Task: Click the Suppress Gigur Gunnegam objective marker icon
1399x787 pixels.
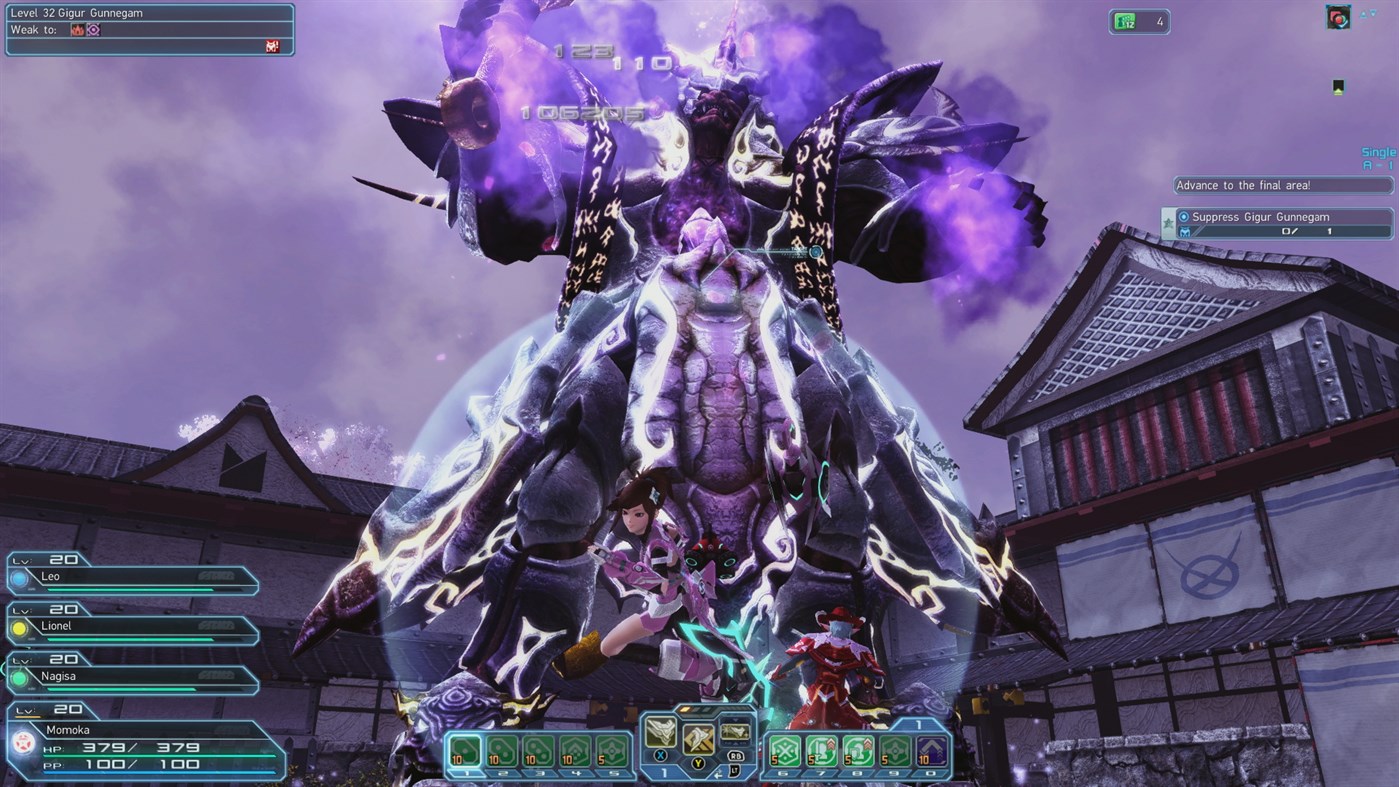Action: [x=1184, y=217]
